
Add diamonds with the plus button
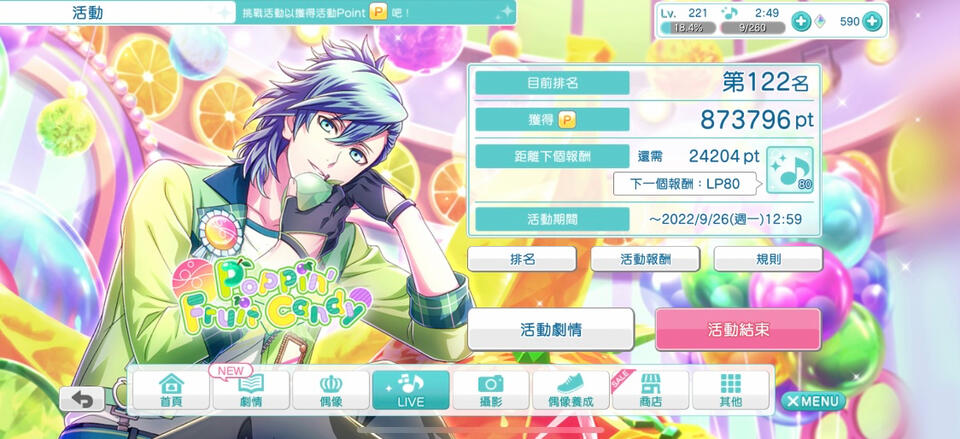[872, 21]
